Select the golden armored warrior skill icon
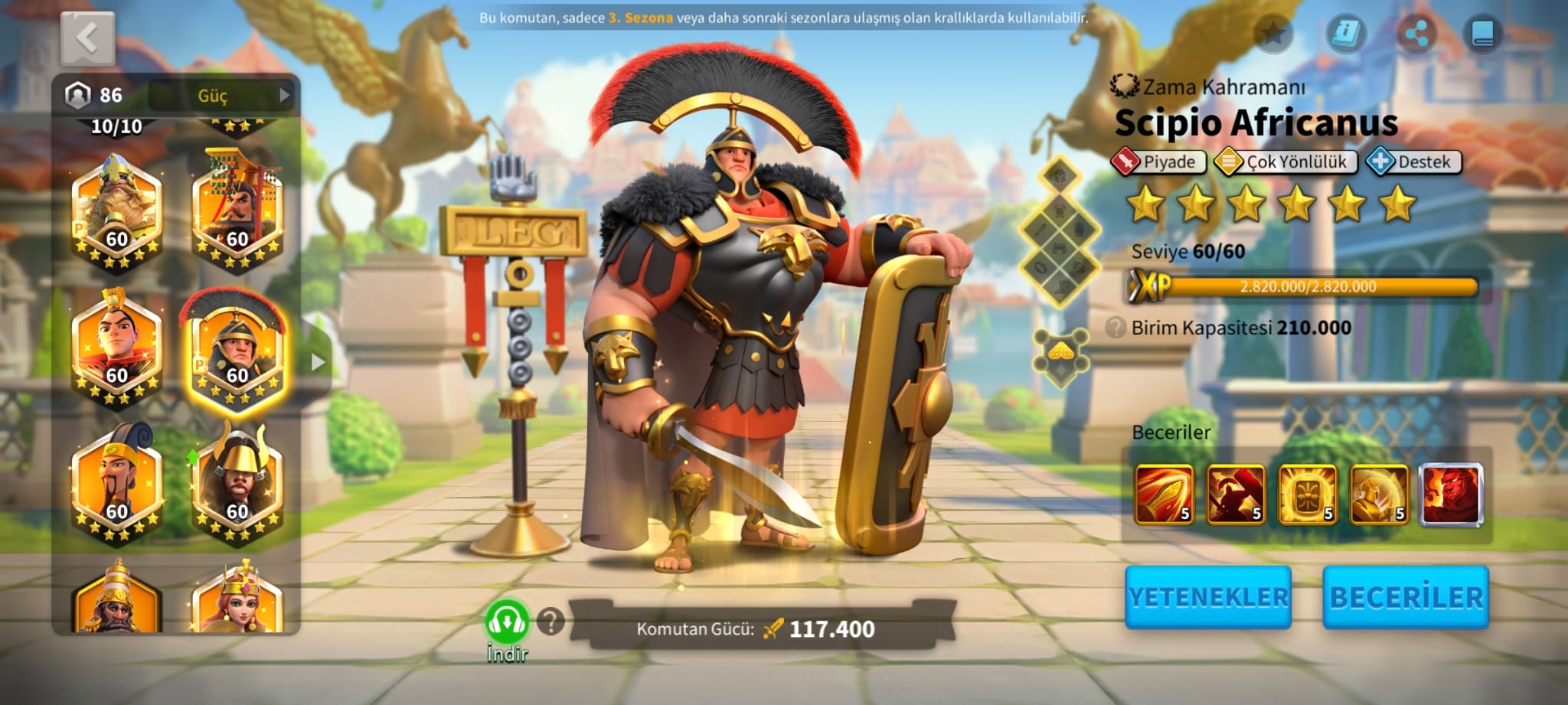Image resolution: width=1568 pixels, height=705 pixels. [x=1379, y=494]
